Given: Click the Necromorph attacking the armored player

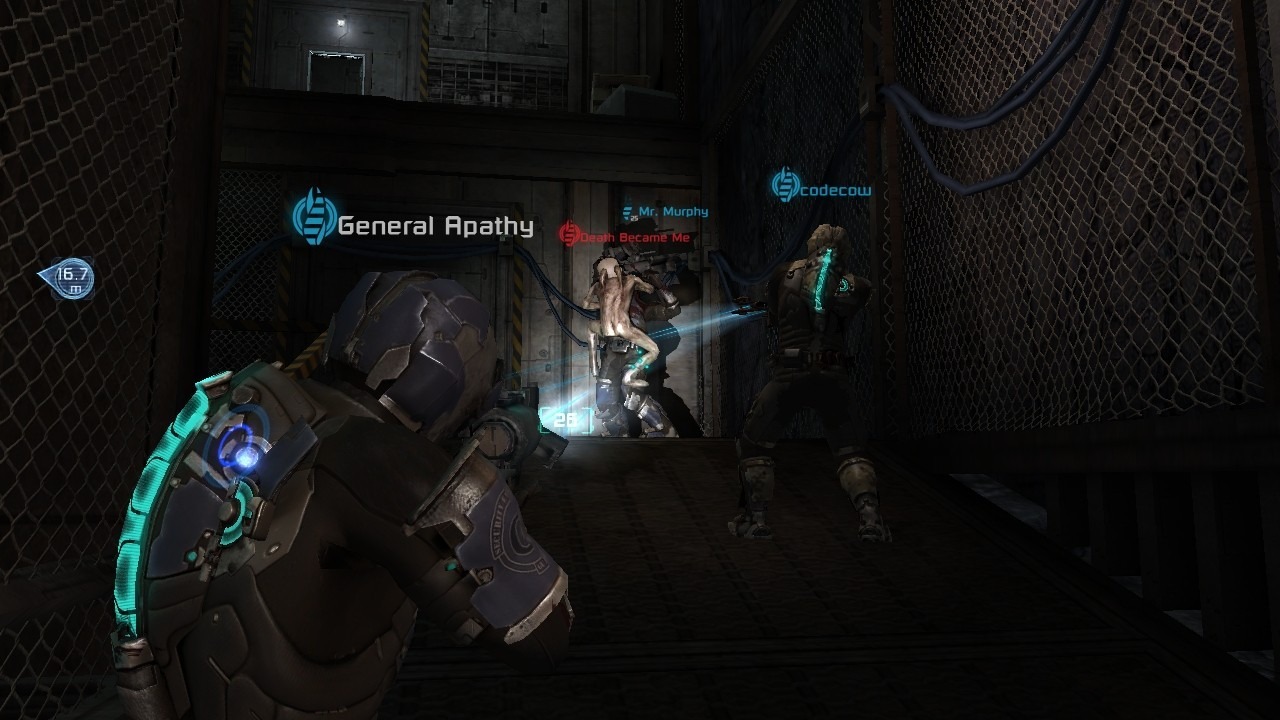Looking at the screenshot, I should 620,320.
